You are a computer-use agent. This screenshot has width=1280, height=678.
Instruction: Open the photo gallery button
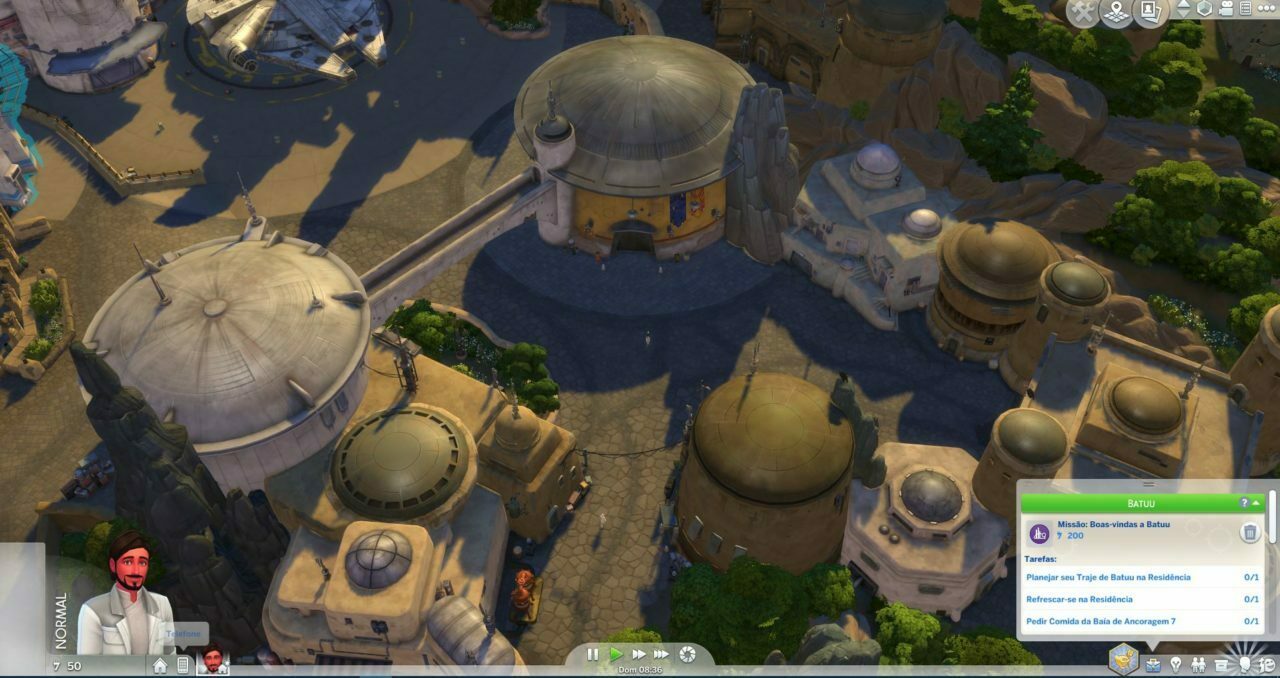pos(1150,12)
